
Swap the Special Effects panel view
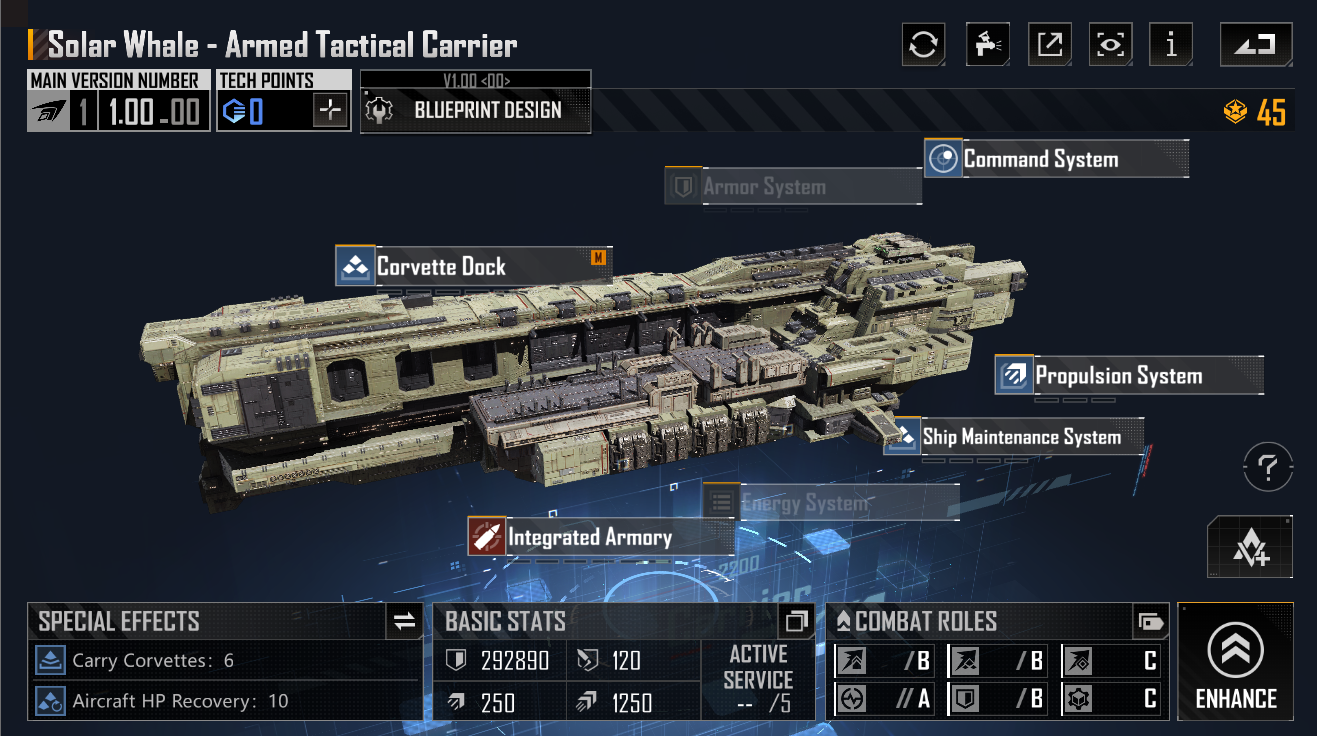coord(404,621)
